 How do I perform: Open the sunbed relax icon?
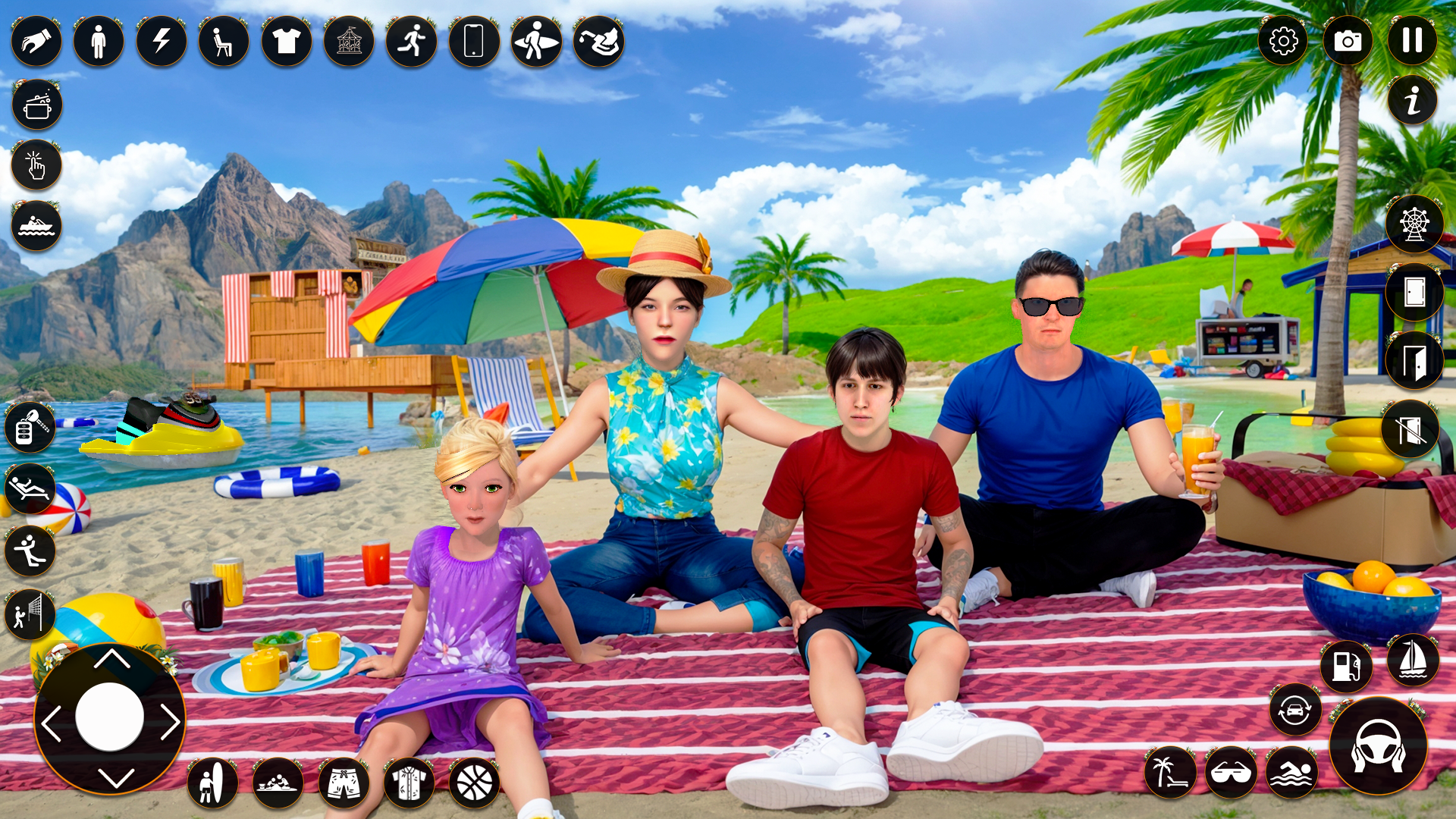click(29, 489)
